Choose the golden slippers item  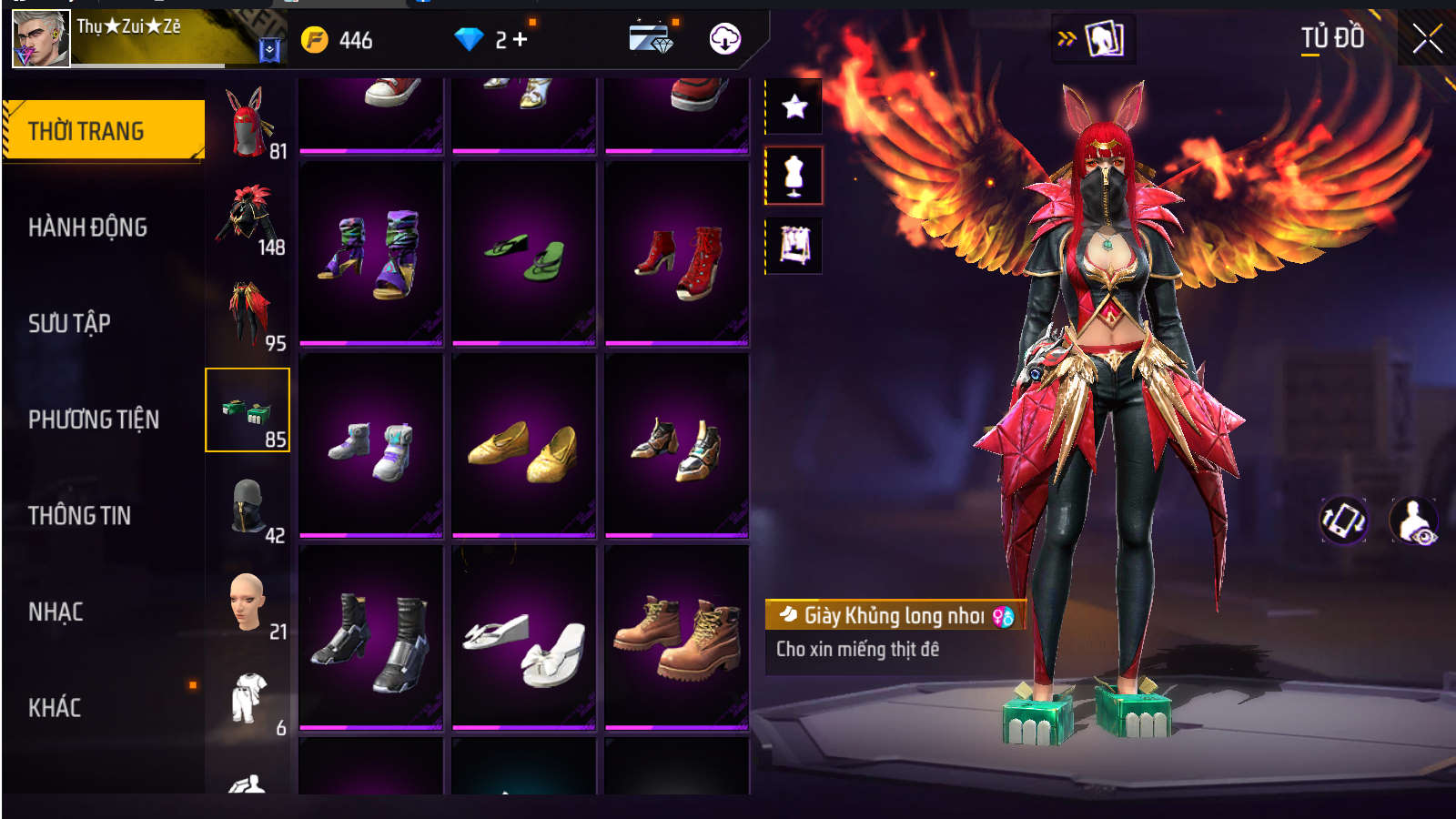[x=523, y=447]
